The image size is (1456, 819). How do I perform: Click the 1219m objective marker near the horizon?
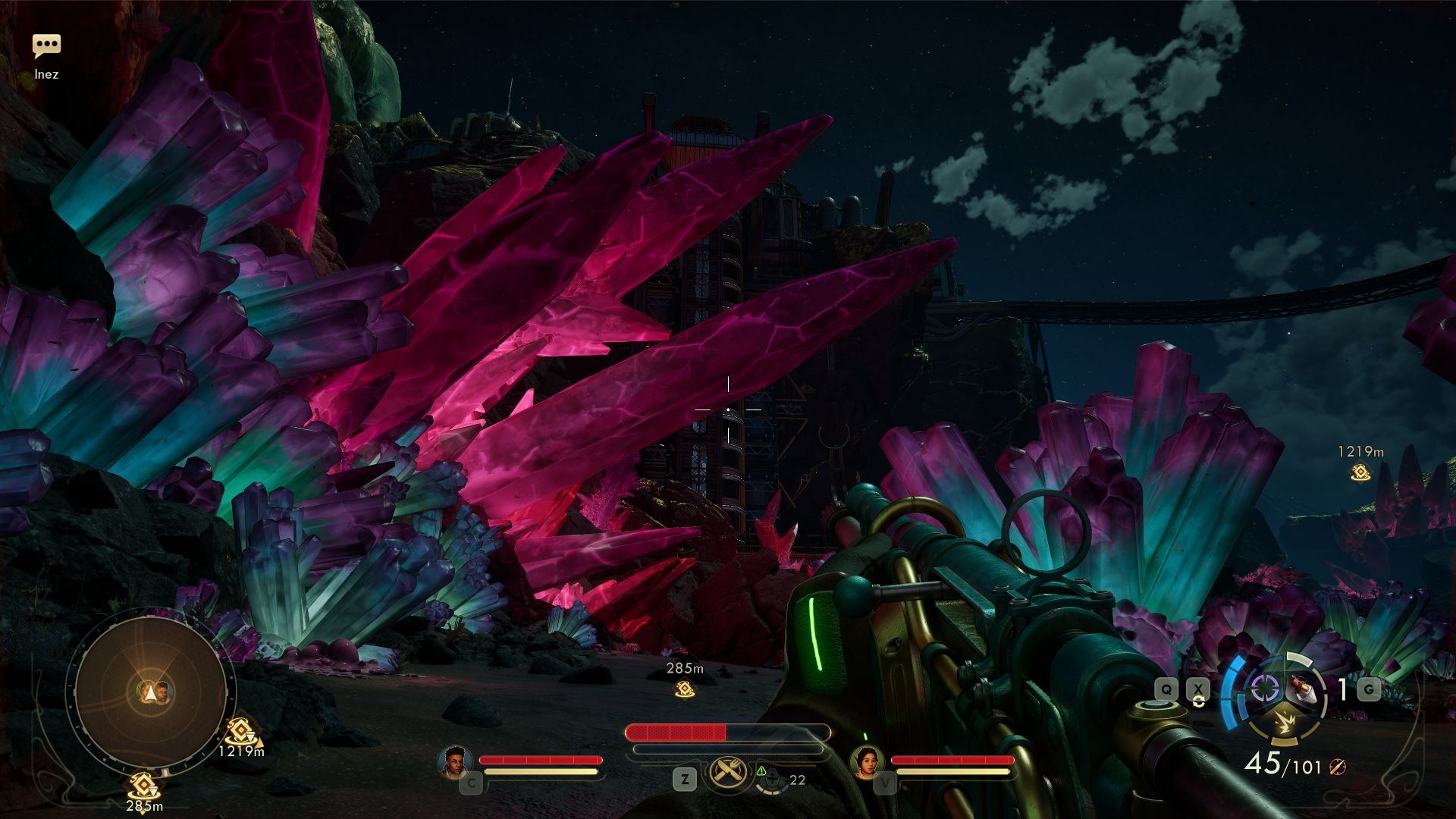(x=1360, y=472)
